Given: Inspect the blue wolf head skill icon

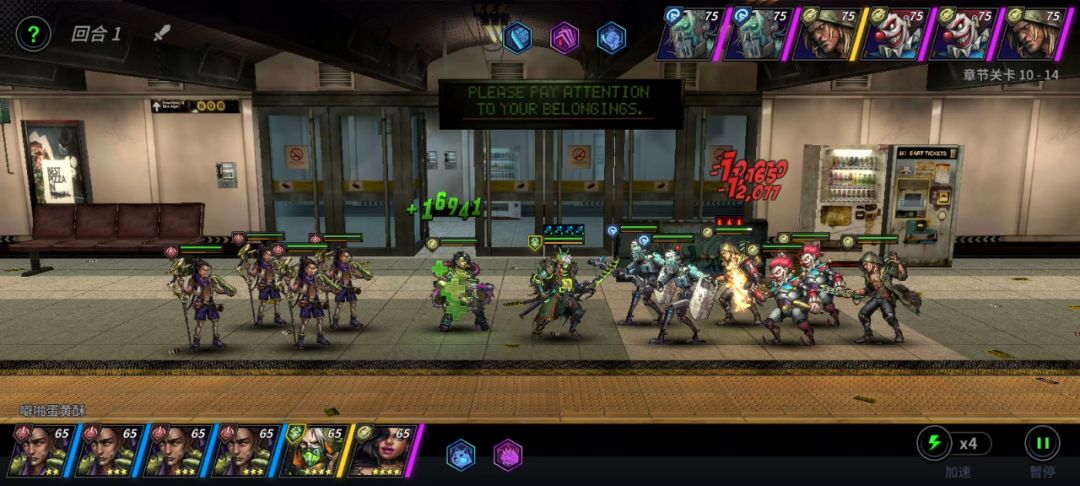Looking at the screenshot, I should pyautogui.click(x=461, y=455).
